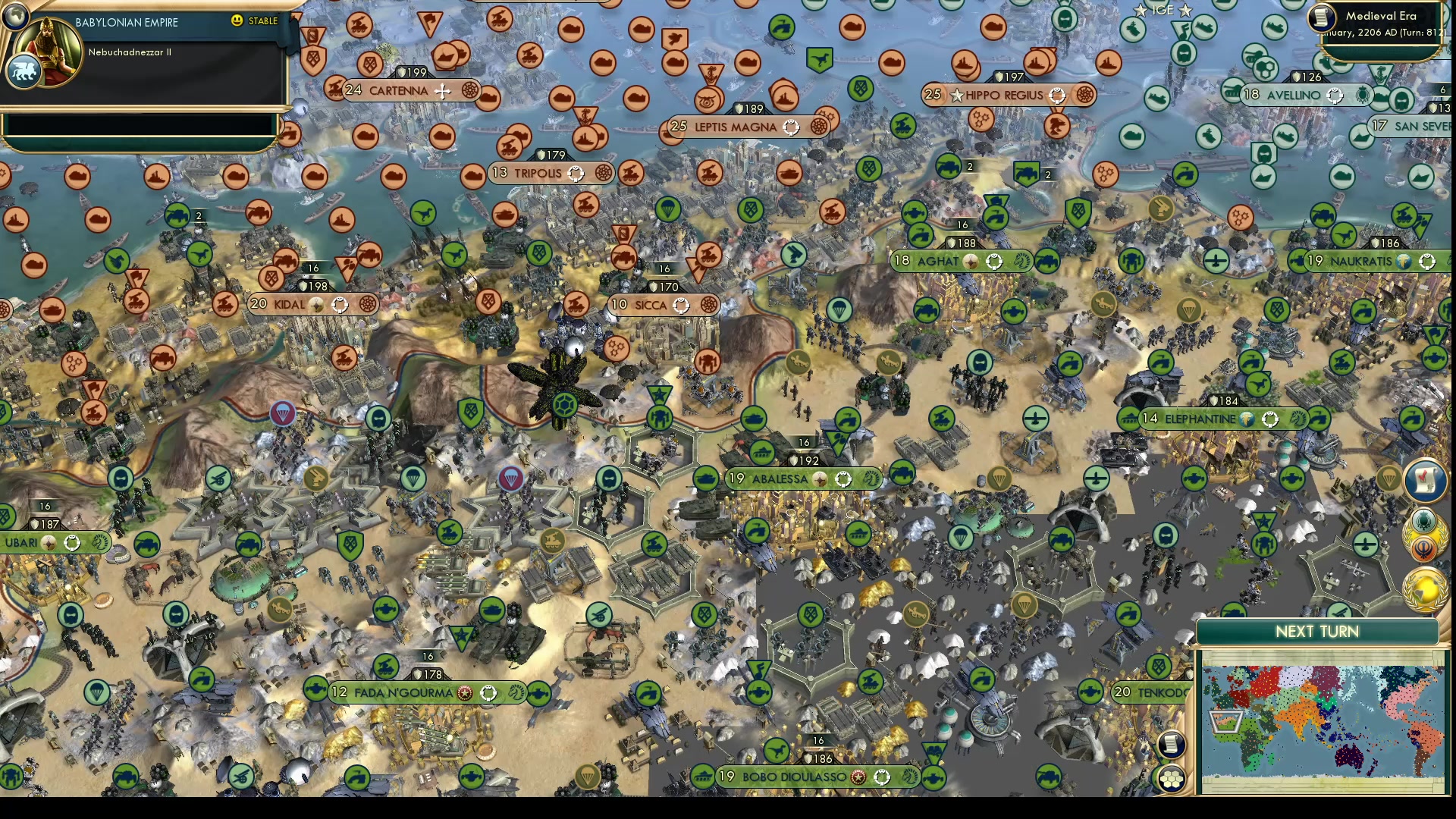
Task: Click the globe icon above the leader portrait
Action: [x=14, y=14]
